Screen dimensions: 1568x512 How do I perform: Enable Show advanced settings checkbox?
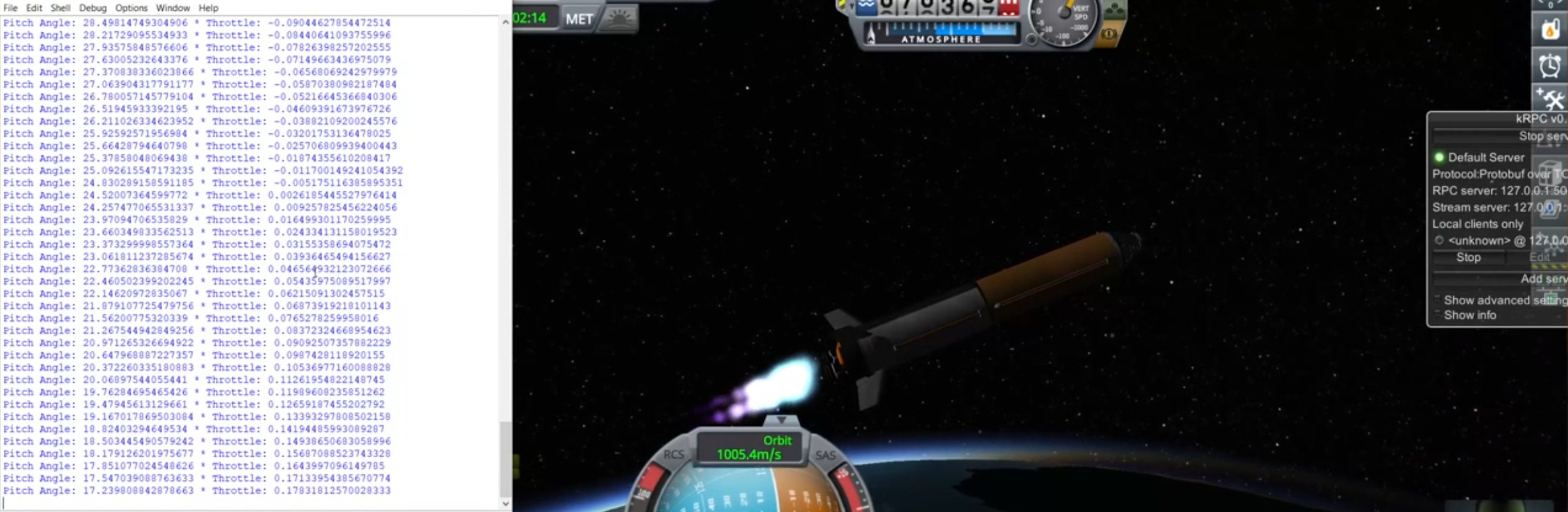pos(1438,300)
